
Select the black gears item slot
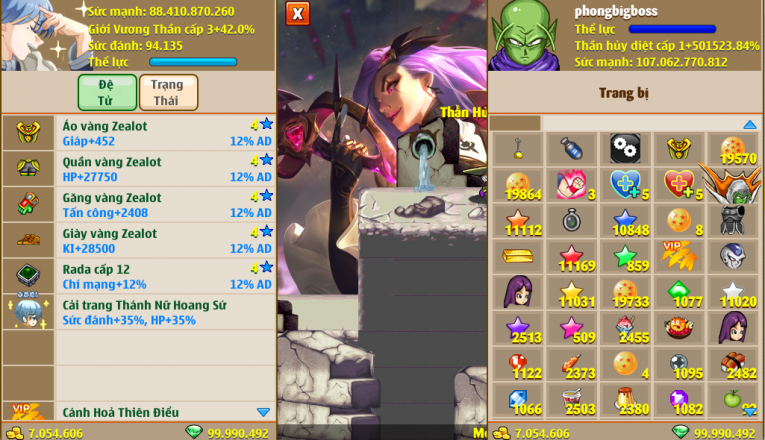pyautogui.click(x=625, y=148)
